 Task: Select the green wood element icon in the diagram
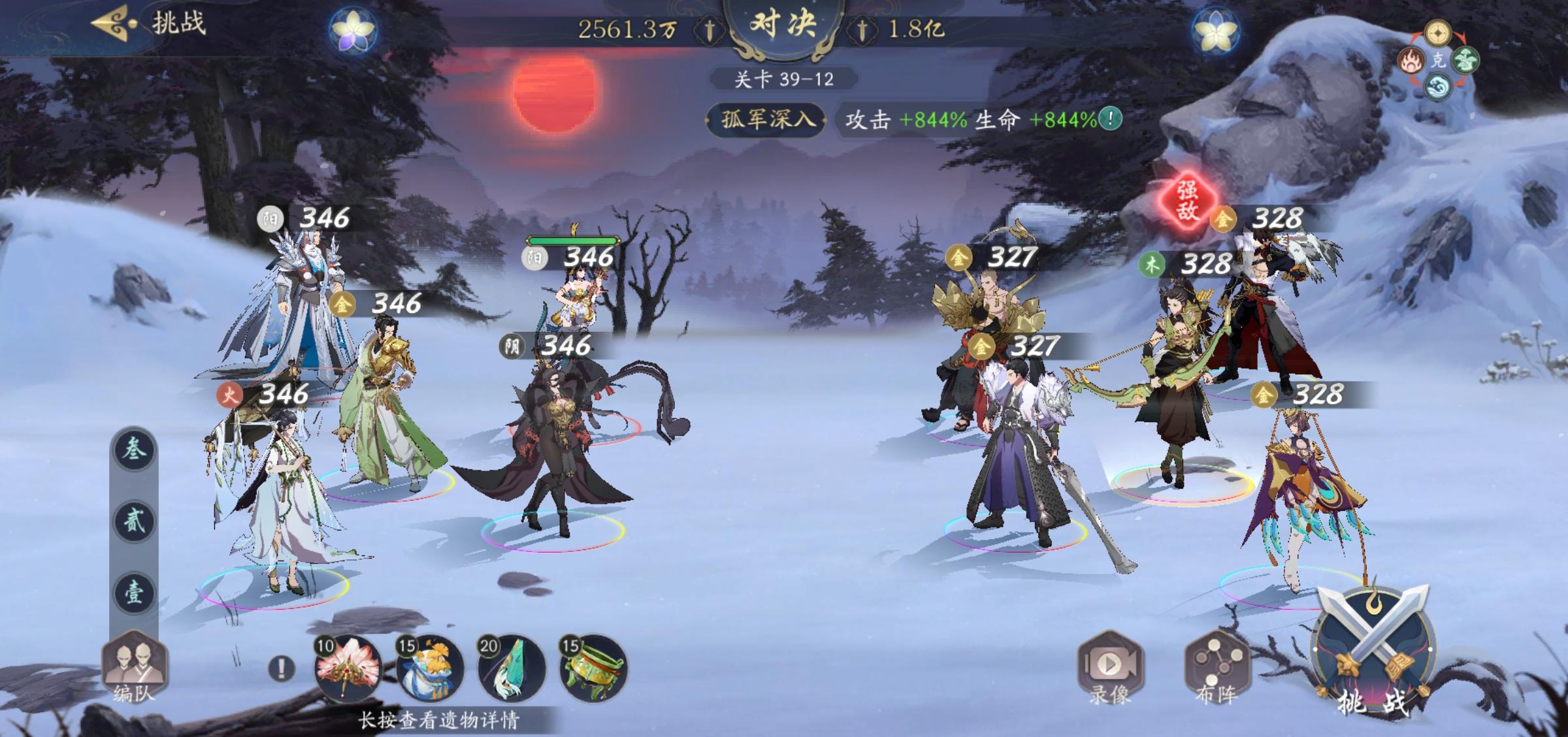(x=1466, y=60)
